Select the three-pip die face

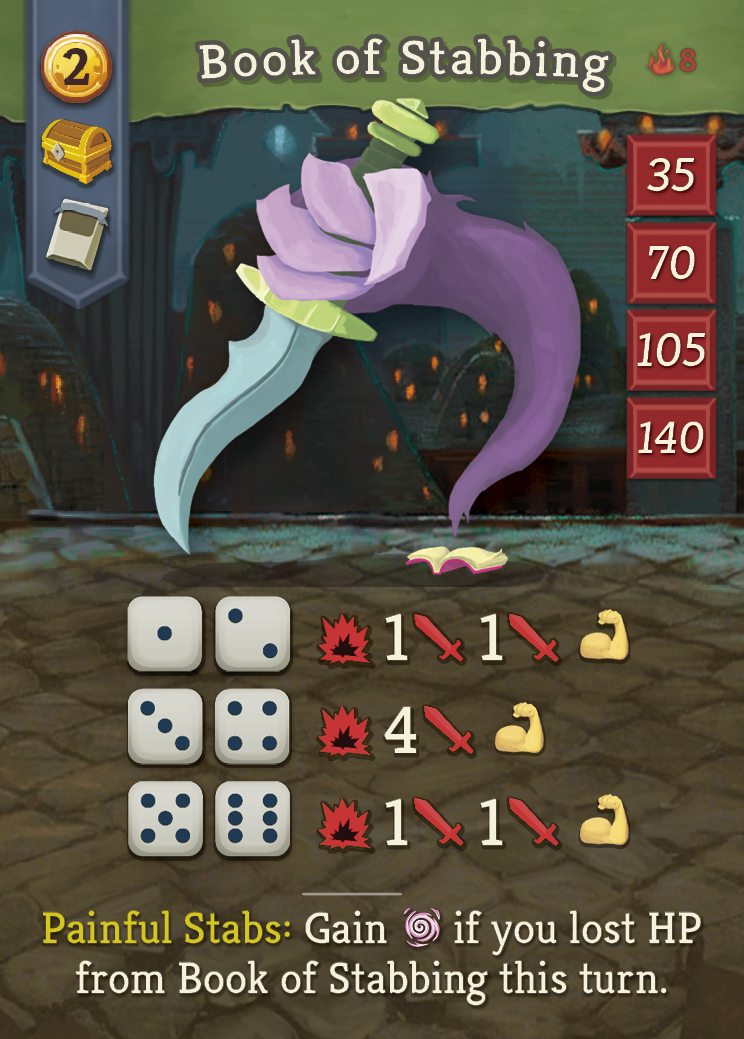(165, 726)
